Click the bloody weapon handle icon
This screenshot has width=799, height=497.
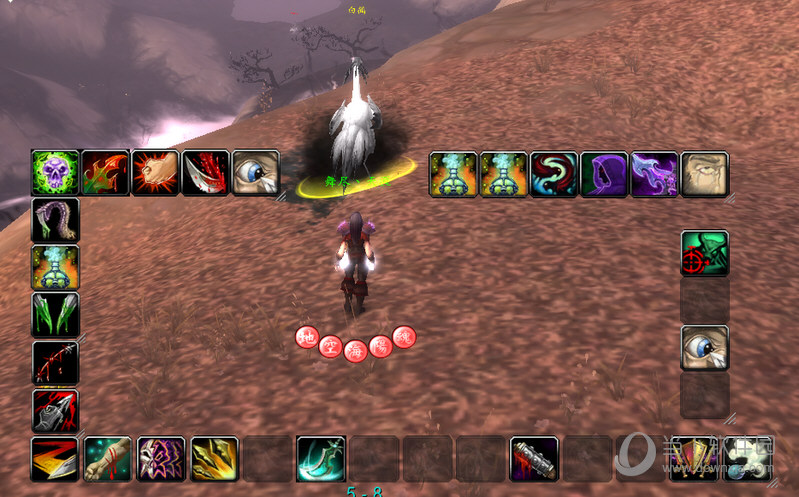[533, 459]
